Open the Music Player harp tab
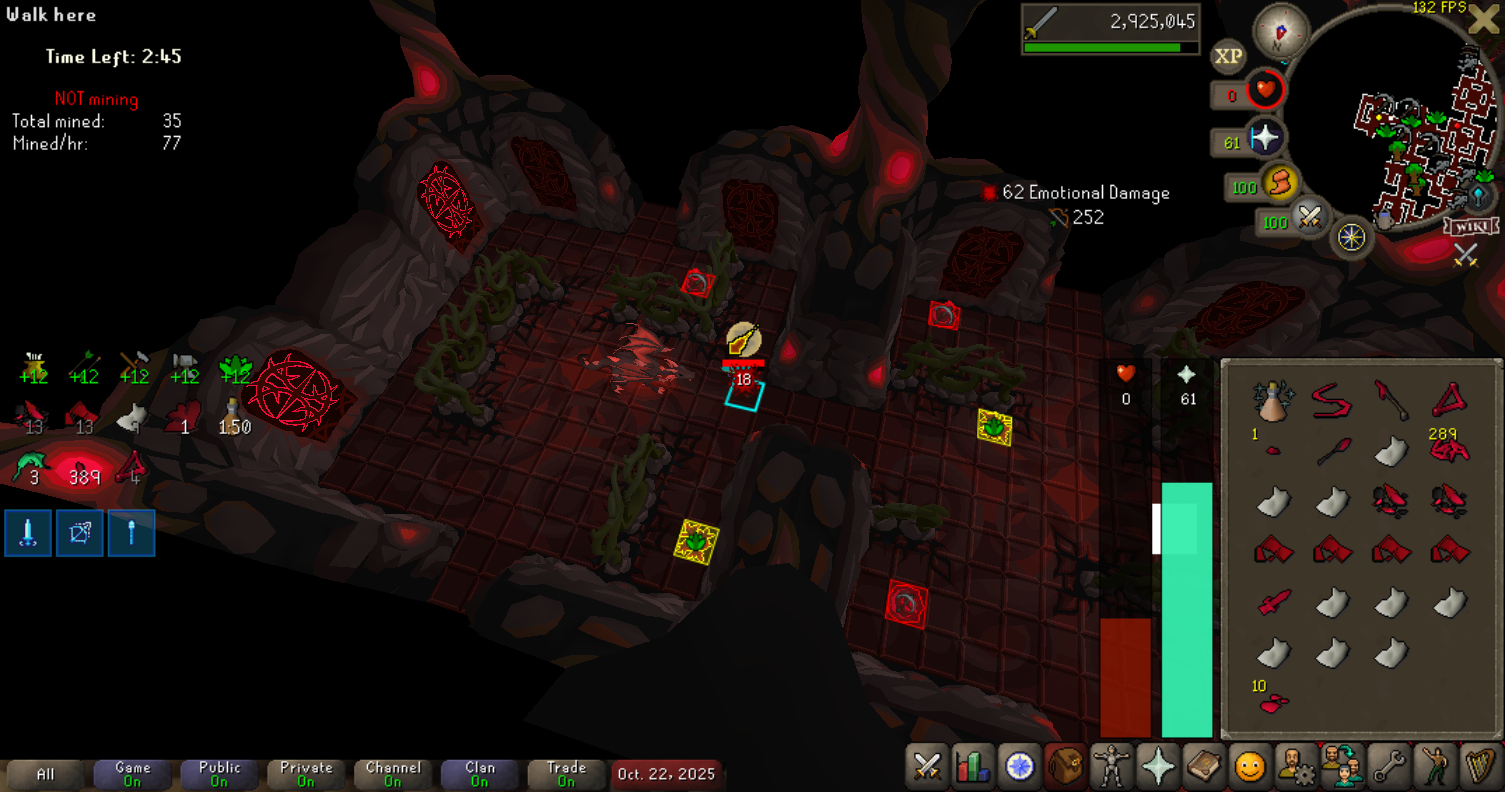This screenshot has height=792, width=1505. [1481, 767]
